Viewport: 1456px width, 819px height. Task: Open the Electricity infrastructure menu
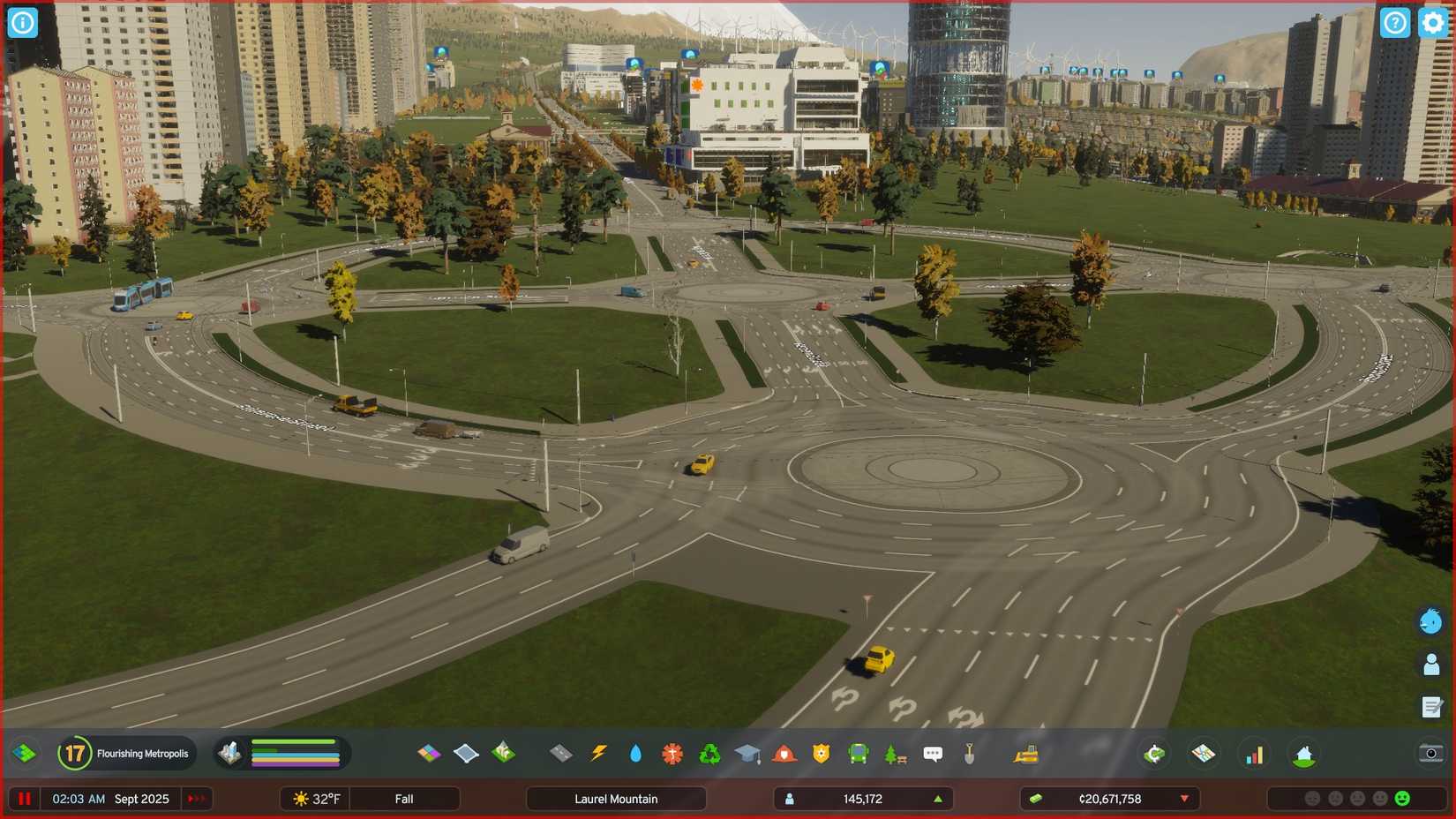tap(600, 753)
